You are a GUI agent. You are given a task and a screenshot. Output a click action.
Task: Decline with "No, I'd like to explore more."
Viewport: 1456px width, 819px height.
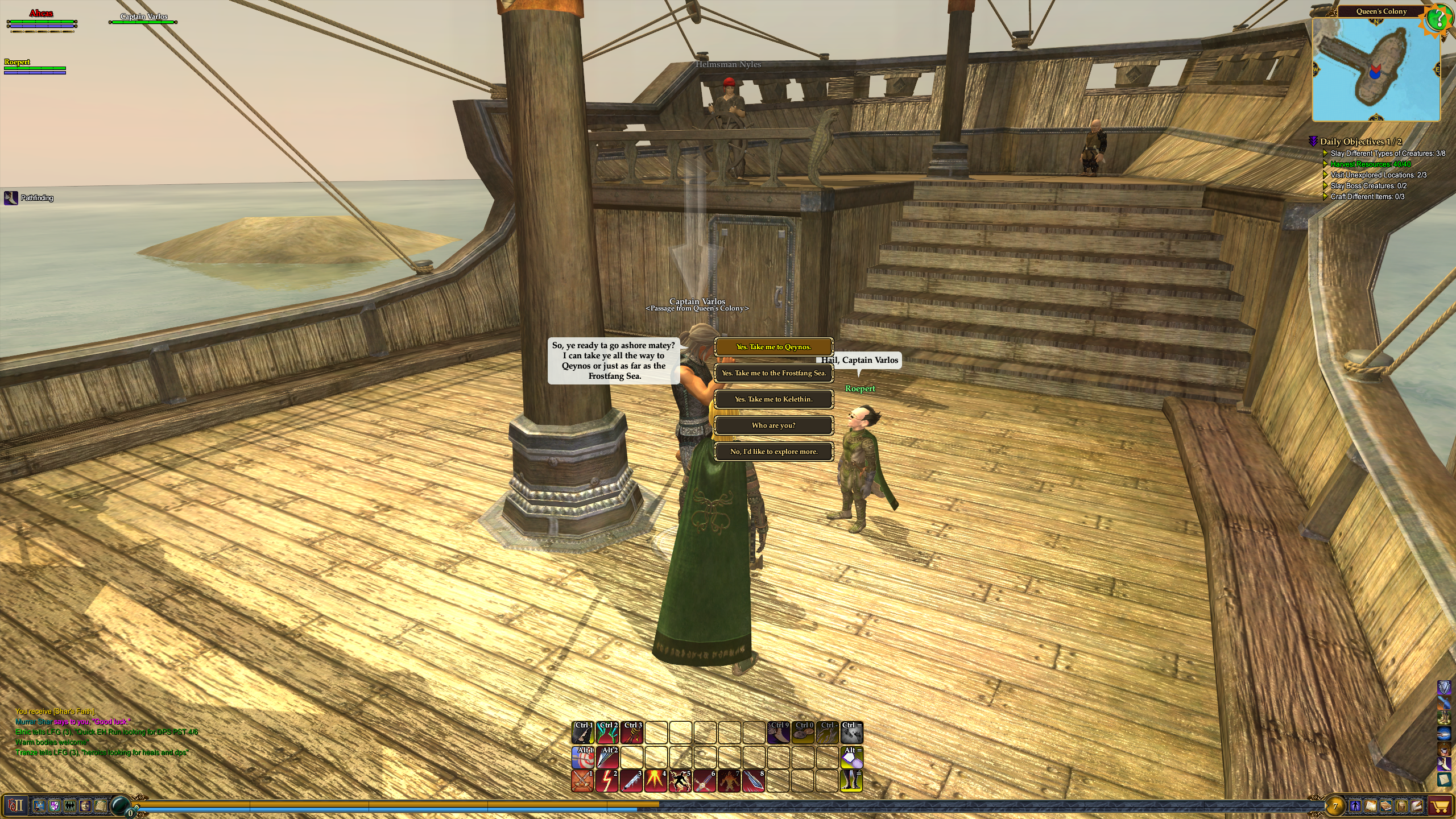pos(773,452)
